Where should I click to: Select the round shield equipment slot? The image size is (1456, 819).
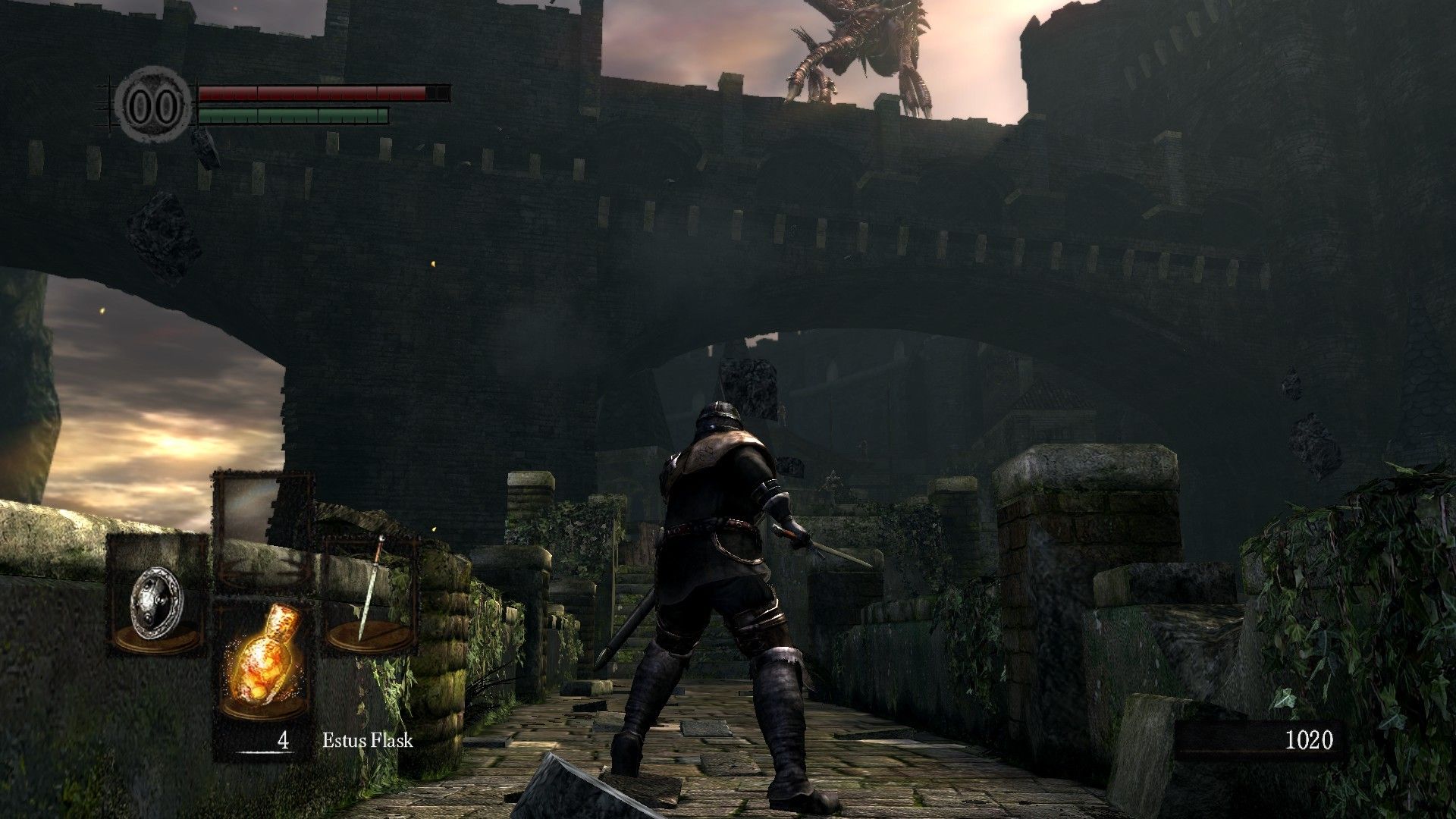157,596
